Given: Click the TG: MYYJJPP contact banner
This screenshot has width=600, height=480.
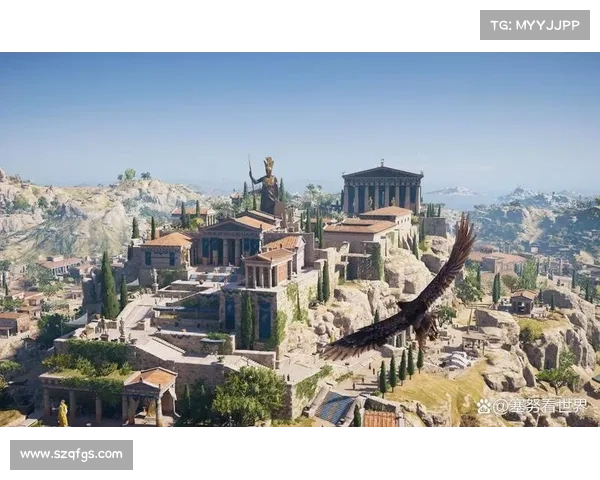Looking at the screenshot, I should click(535, 25).
